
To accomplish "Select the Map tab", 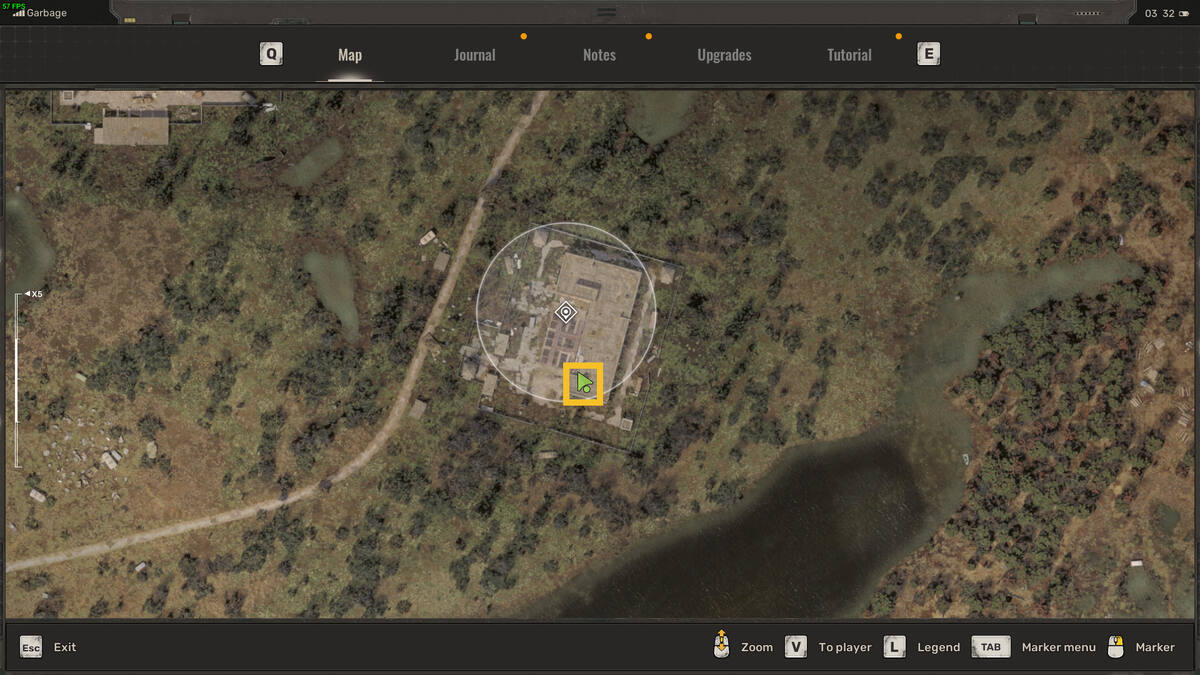I will 350,55.
